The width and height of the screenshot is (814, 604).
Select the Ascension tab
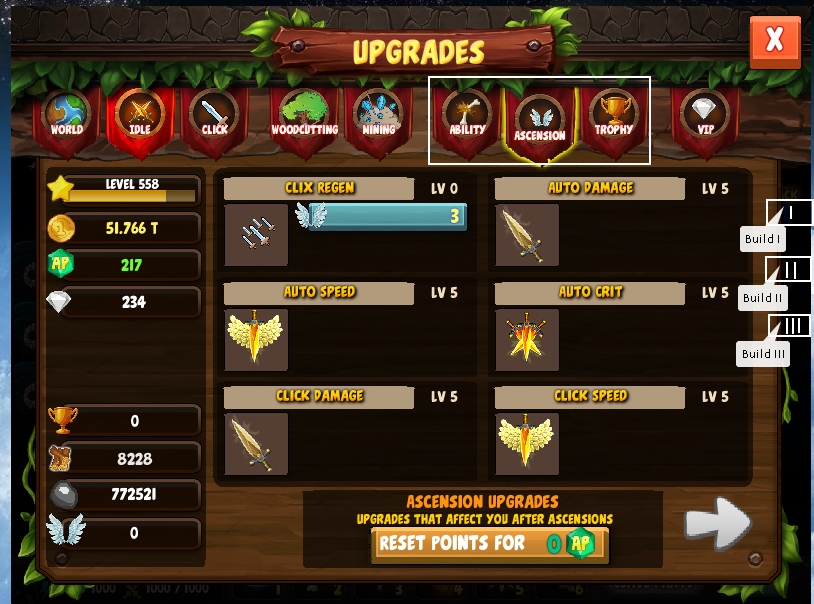(x=540, y=120)
